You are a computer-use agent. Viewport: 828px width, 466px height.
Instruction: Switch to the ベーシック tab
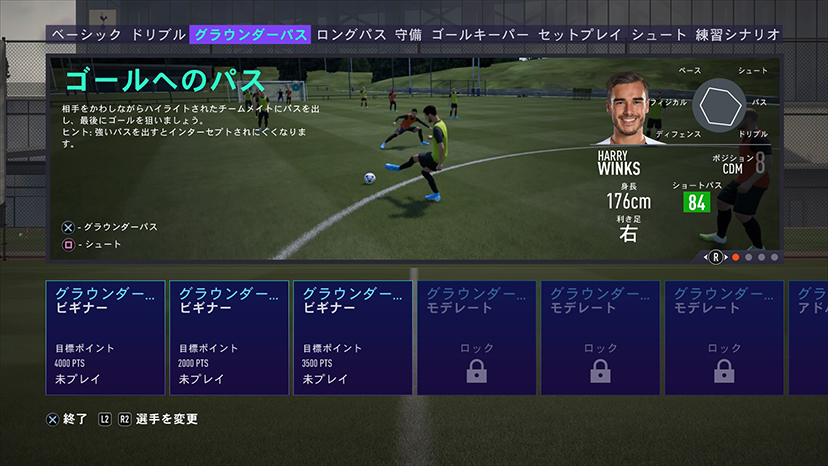pyautogui.click(x=86, y=34)
